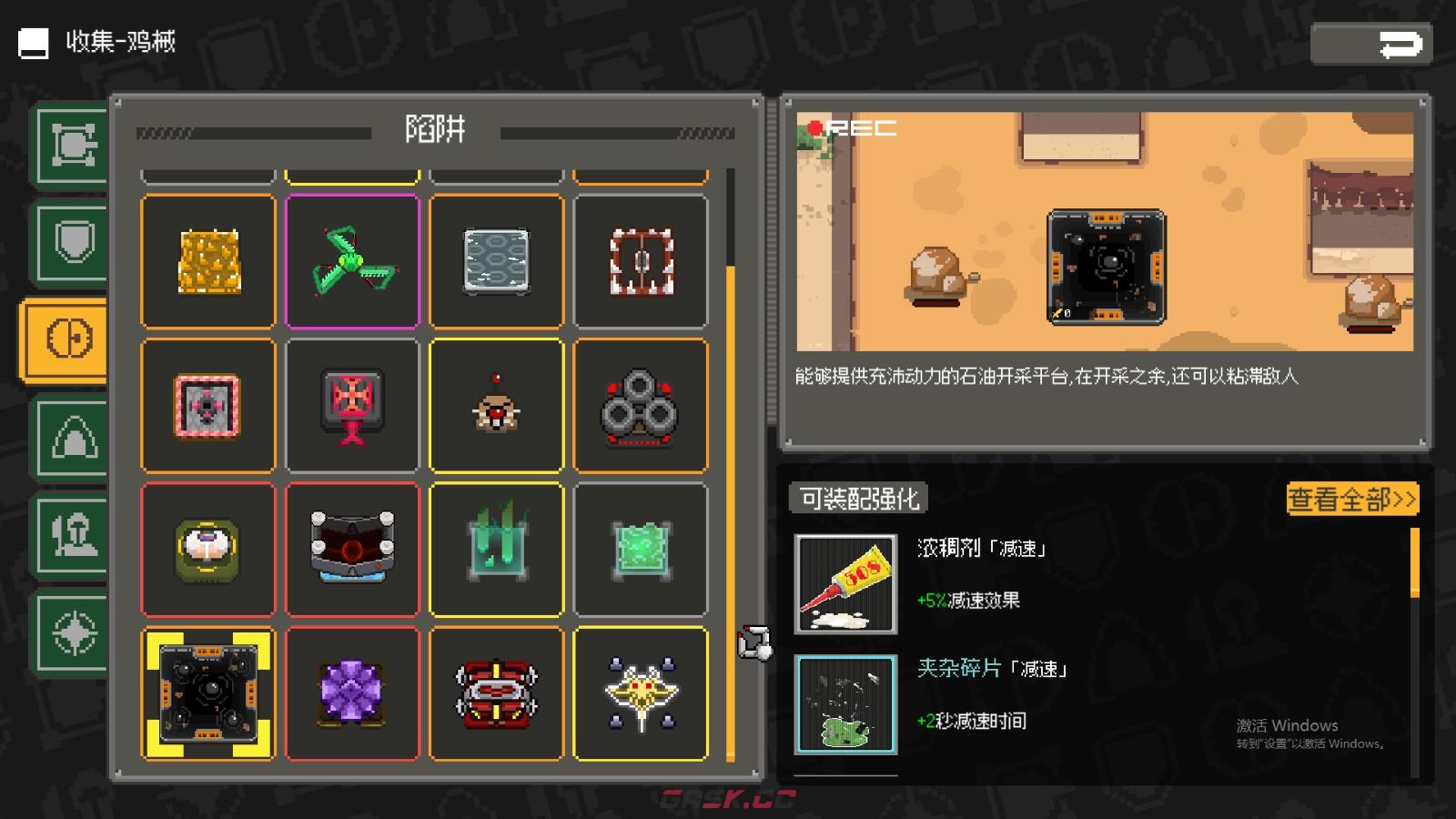Select the purple crystal trap in the bottom row

coord(352,693)
